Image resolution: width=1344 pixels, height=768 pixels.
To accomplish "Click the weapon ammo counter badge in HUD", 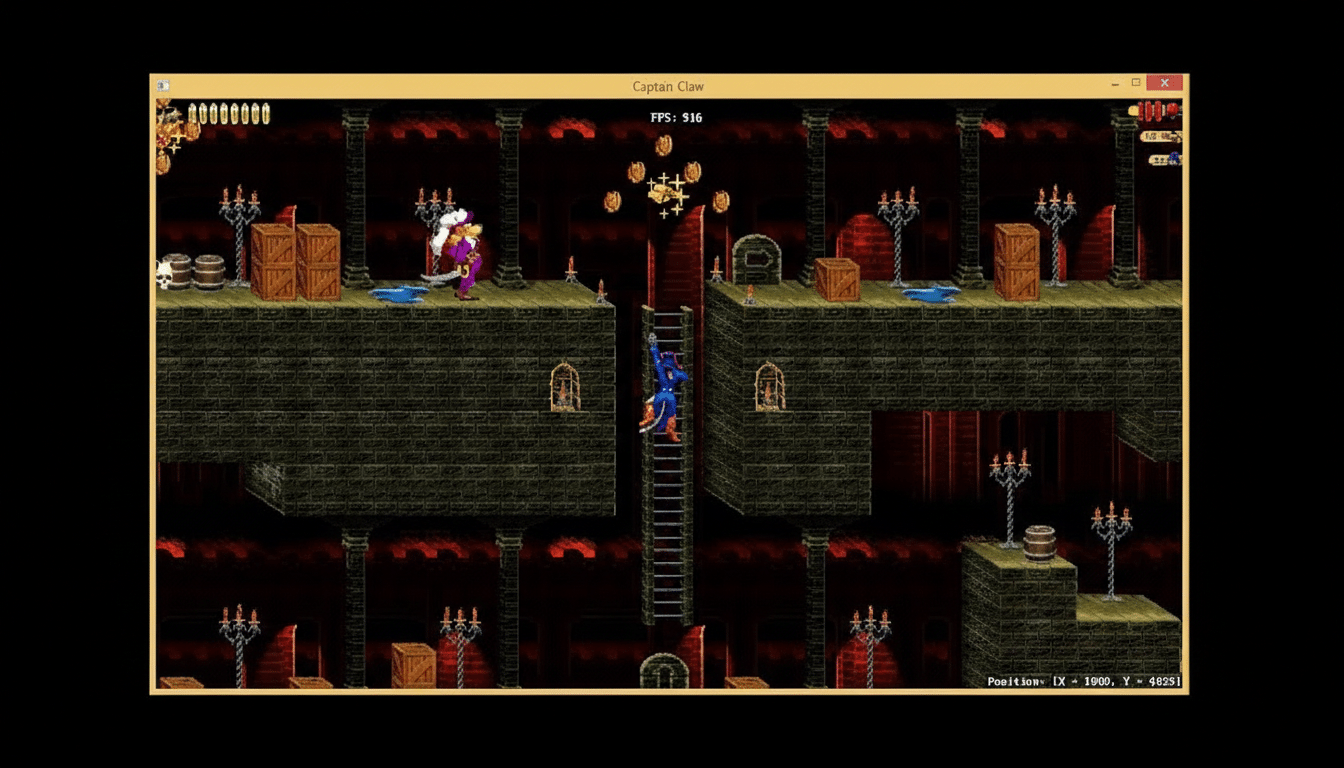I will (x=1158, y=138).
